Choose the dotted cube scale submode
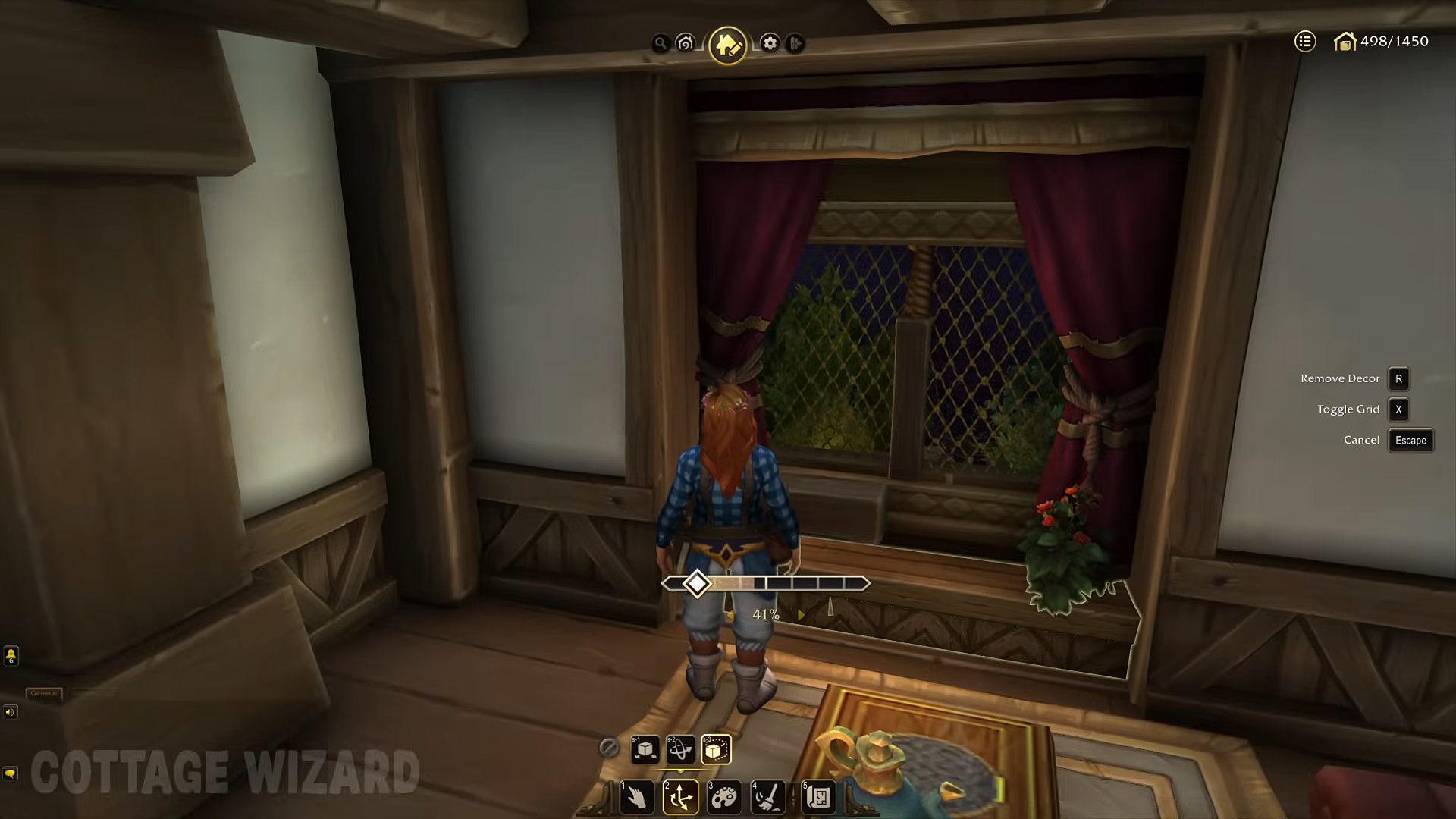 716,750
